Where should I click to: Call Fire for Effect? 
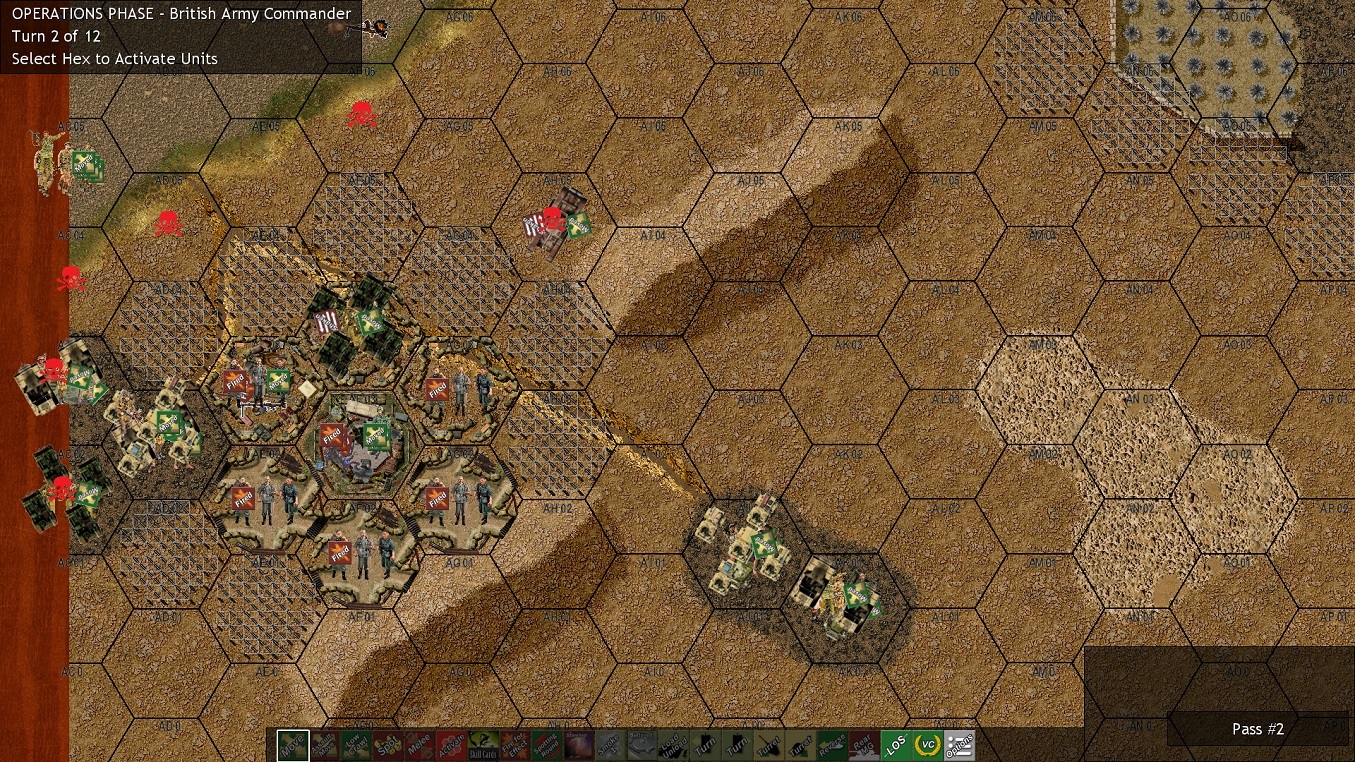tap(515, 745)
